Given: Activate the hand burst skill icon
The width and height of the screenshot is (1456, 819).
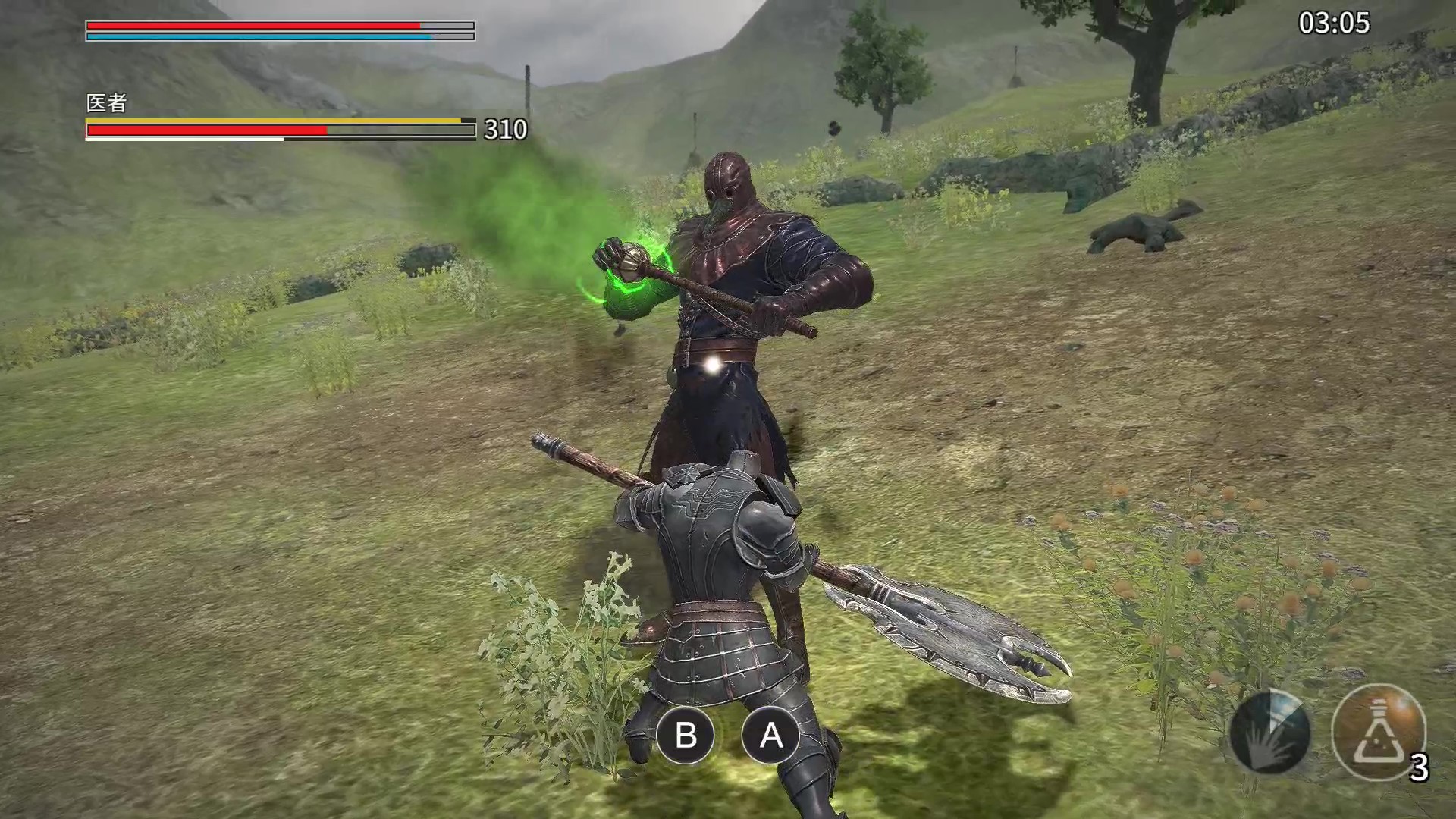Looking at the screenshot, I should coord(1269,733).
